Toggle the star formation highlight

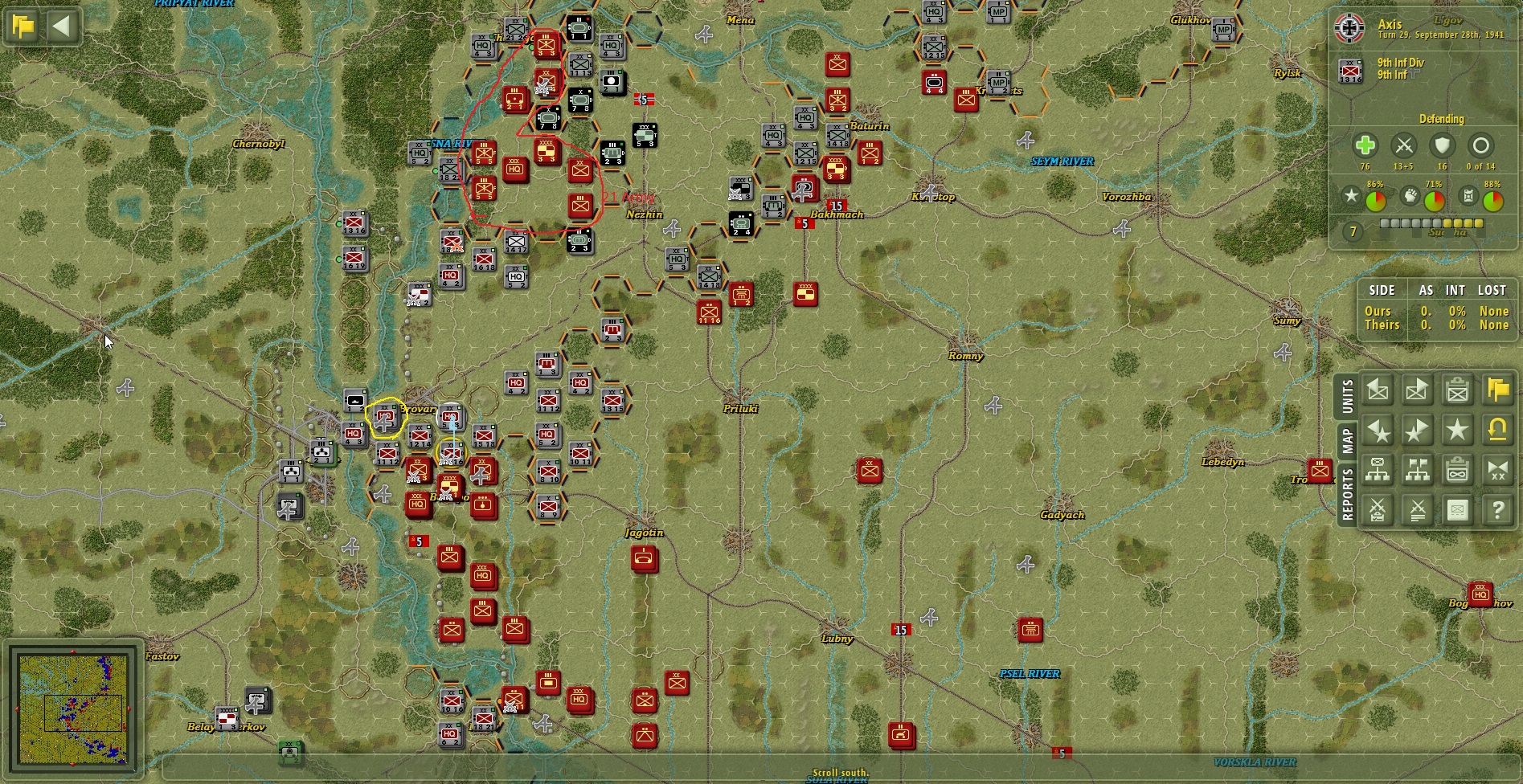click(x=1457, y=430)
